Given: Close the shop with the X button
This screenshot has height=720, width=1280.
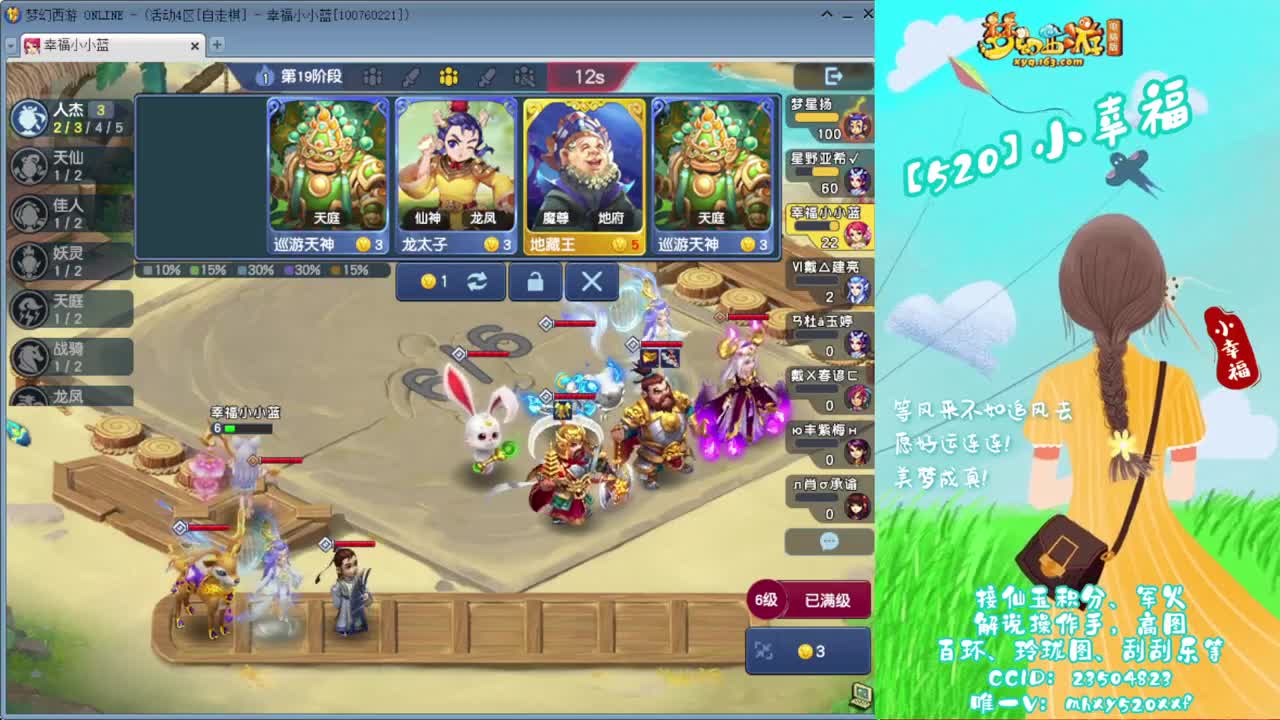Looking at the screenshot, I should click(591, 282).
